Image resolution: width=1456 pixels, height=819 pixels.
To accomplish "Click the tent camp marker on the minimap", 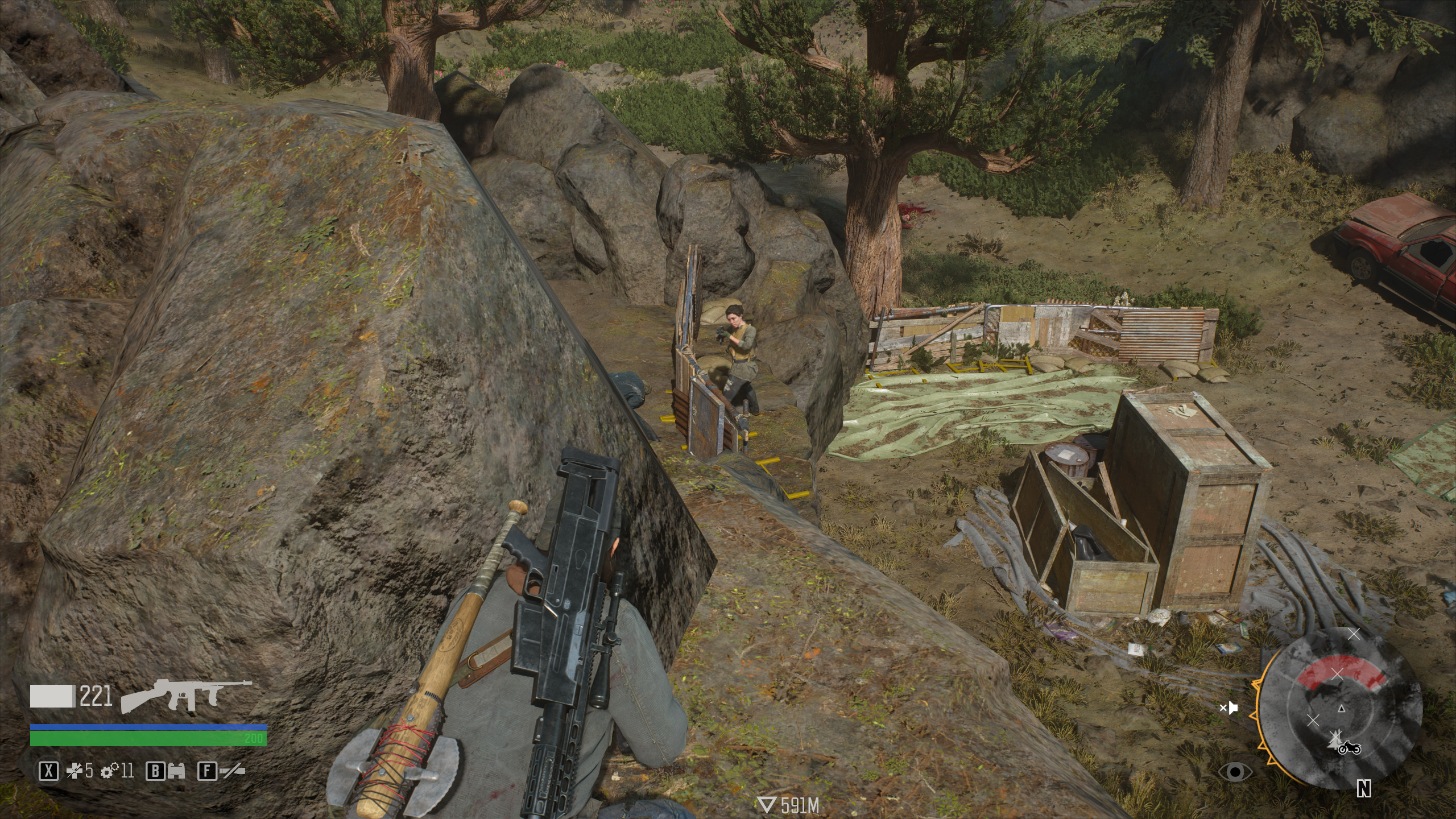I will [1334, 740].
